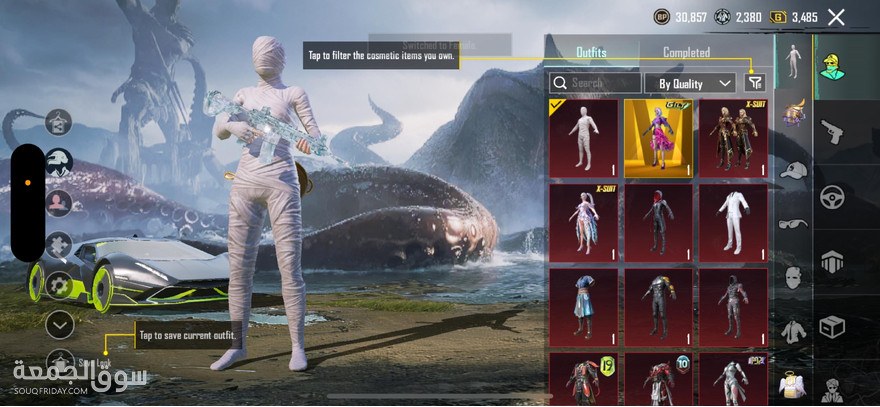Open the face mask category
Viewport: 880px width, 407px height.
pyautogui.click(x=793, y=277)
